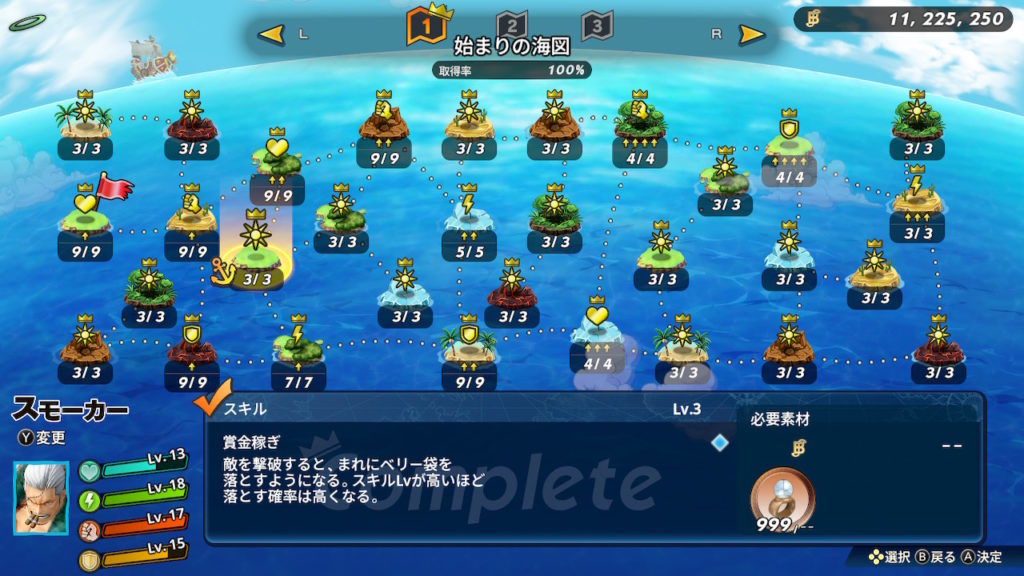Click the coin material icon showing 999
Image resolution: width=1024 pixels, height=576 pixels.
point(781,495)
